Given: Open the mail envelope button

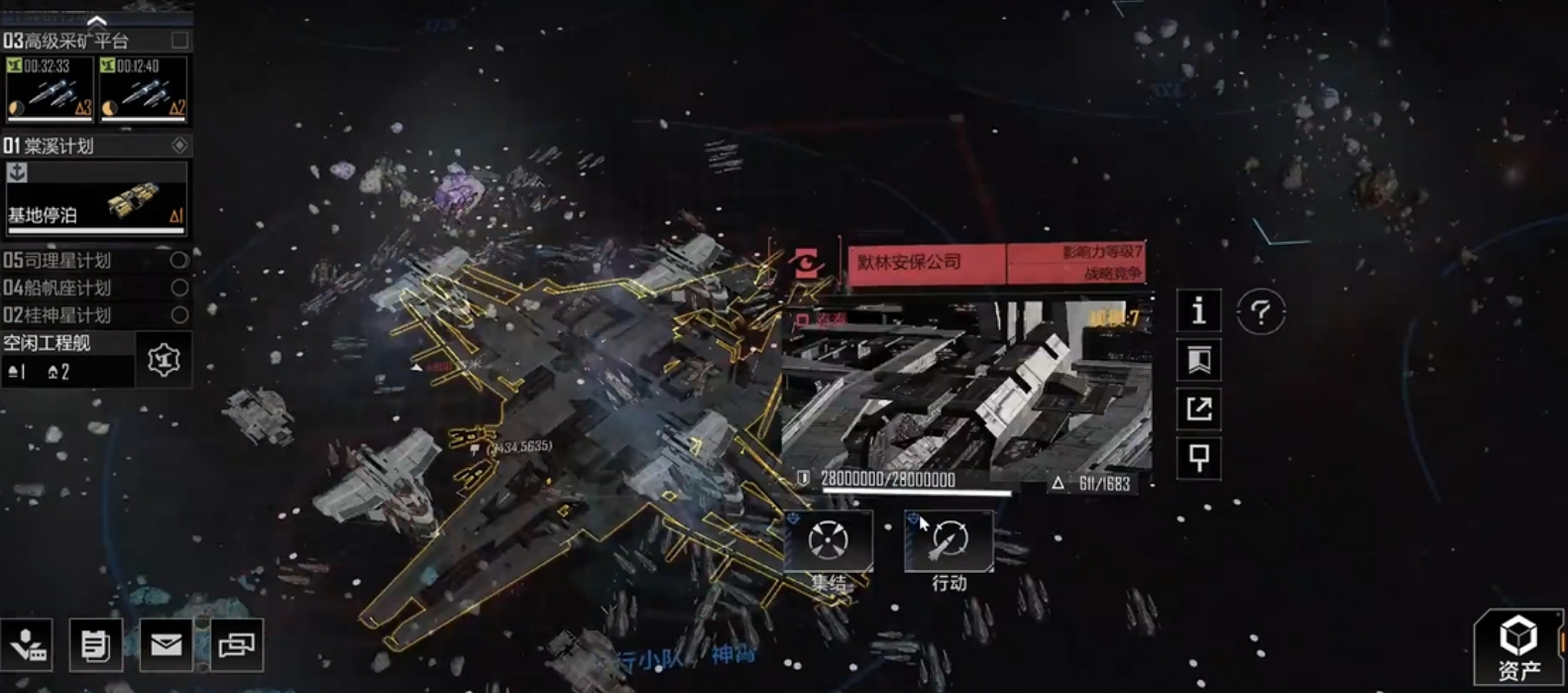Looking at the screenshot, I should pos(166,645).
